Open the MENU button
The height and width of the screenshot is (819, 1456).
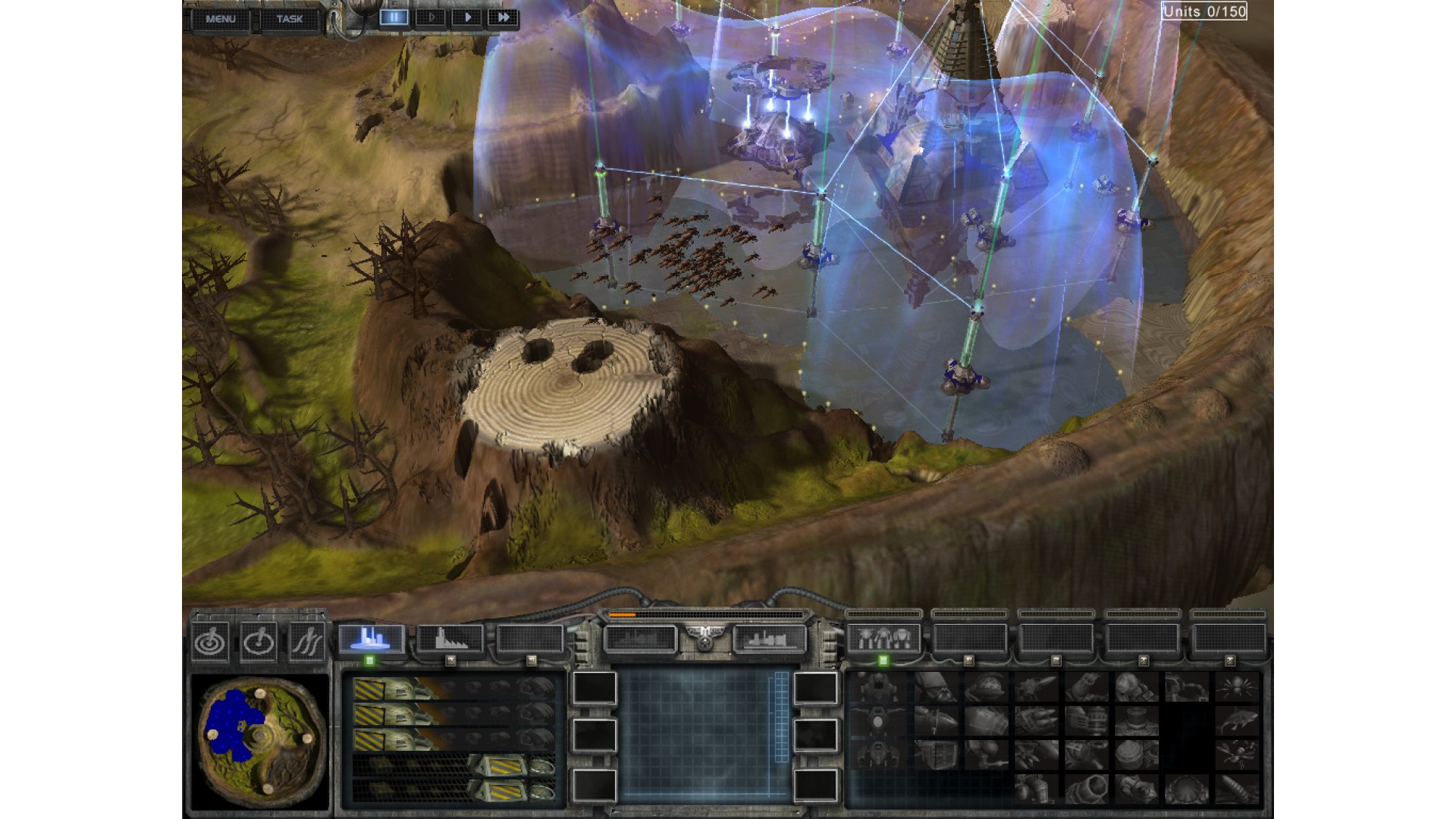[221, 19]
